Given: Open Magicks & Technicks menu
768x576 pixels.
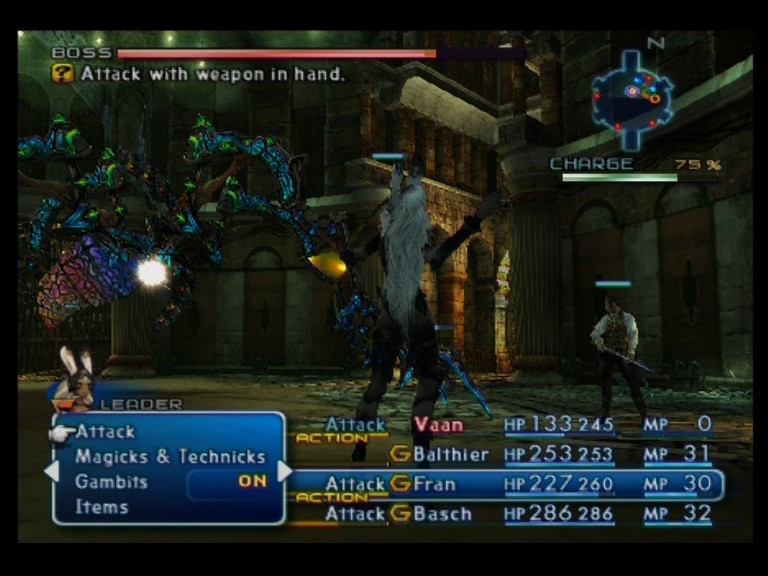Looking at the screenshot, I should [x=170, y=457].
